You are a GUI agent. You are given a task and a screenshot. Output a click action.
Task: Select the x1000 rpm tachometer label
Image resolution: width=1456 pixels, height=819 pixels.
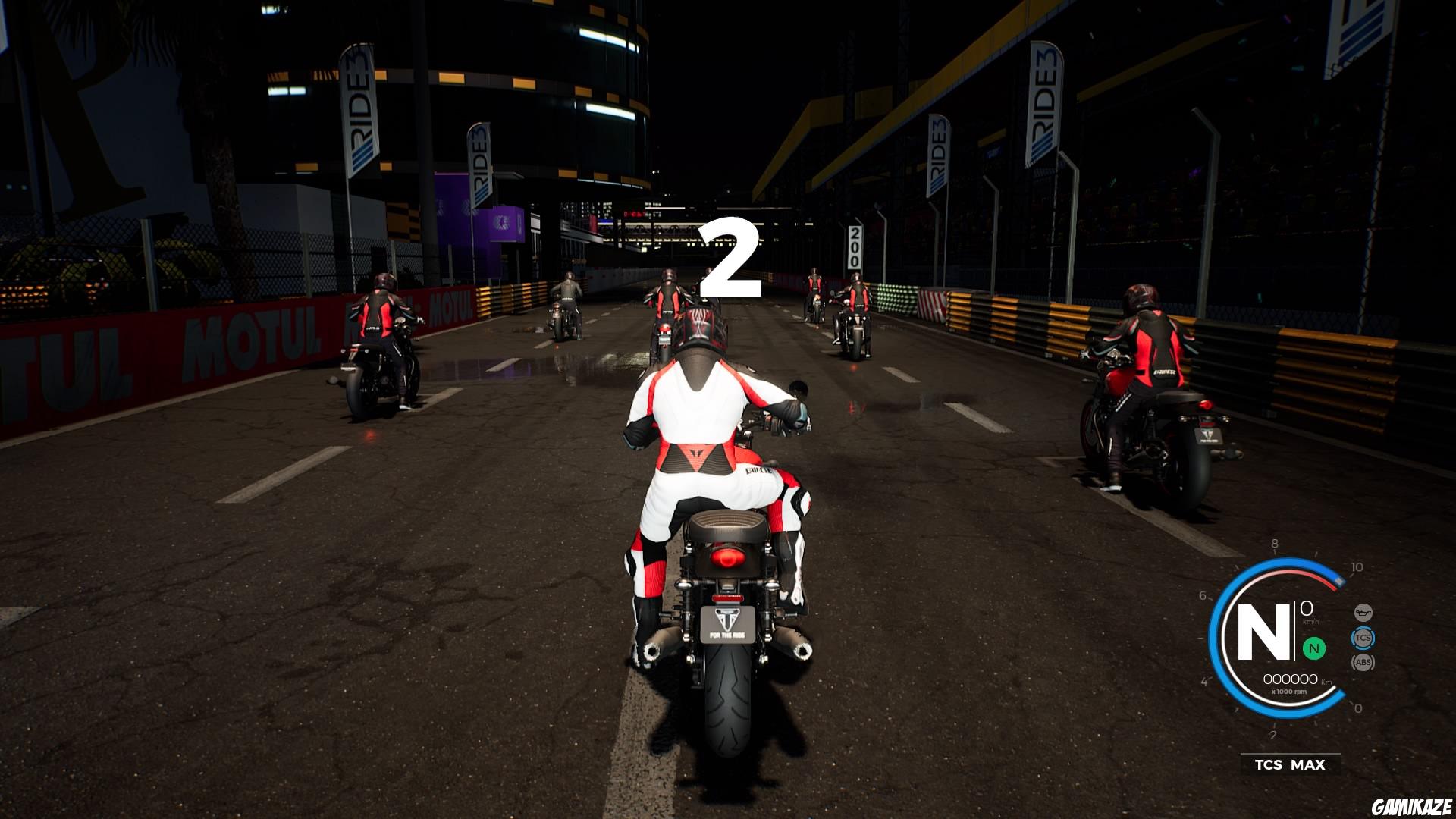tap(1289, 691)
